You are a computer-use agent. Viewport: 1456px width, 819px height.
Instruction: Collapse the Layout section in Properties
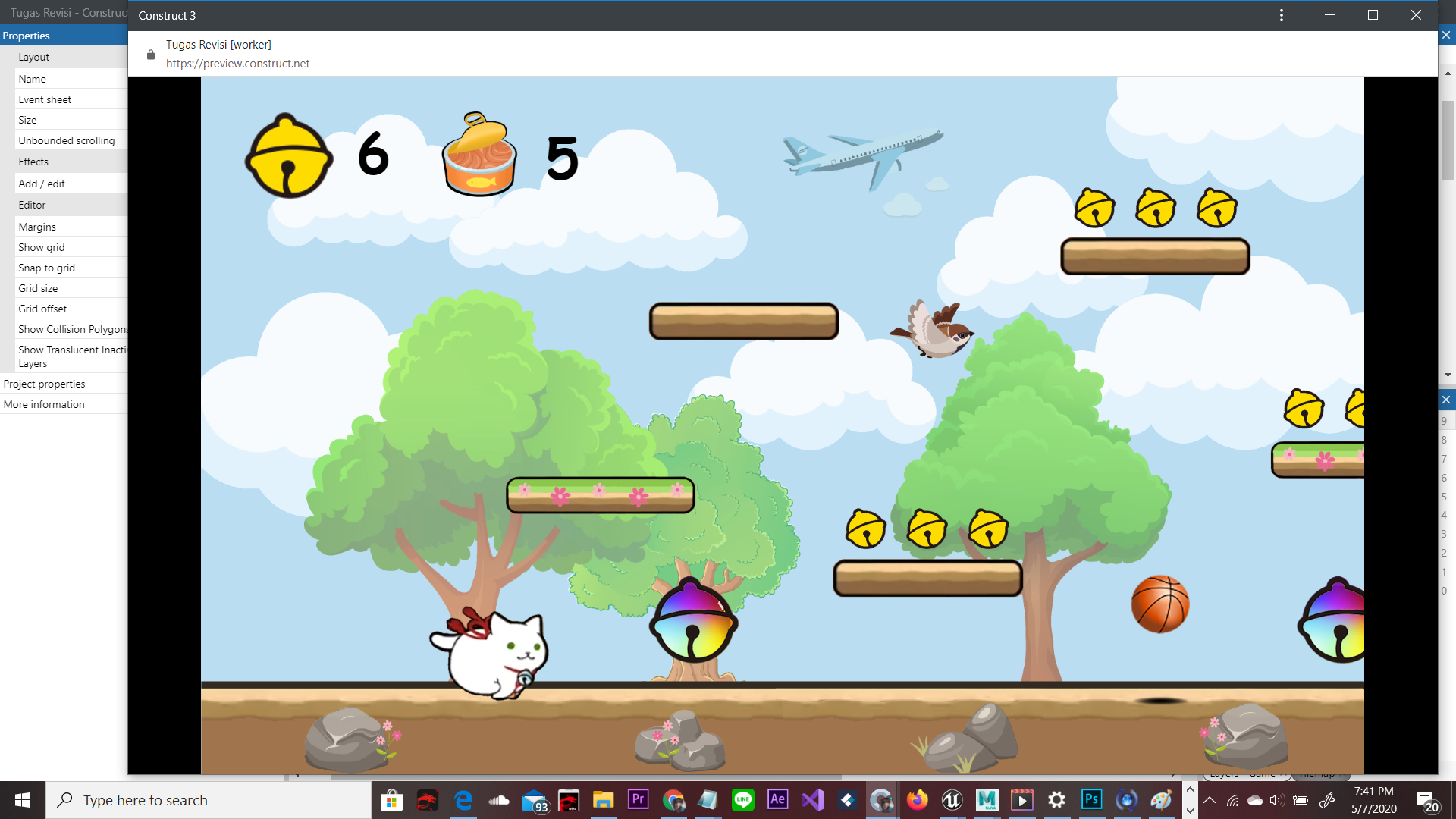(x=34, y=57)
